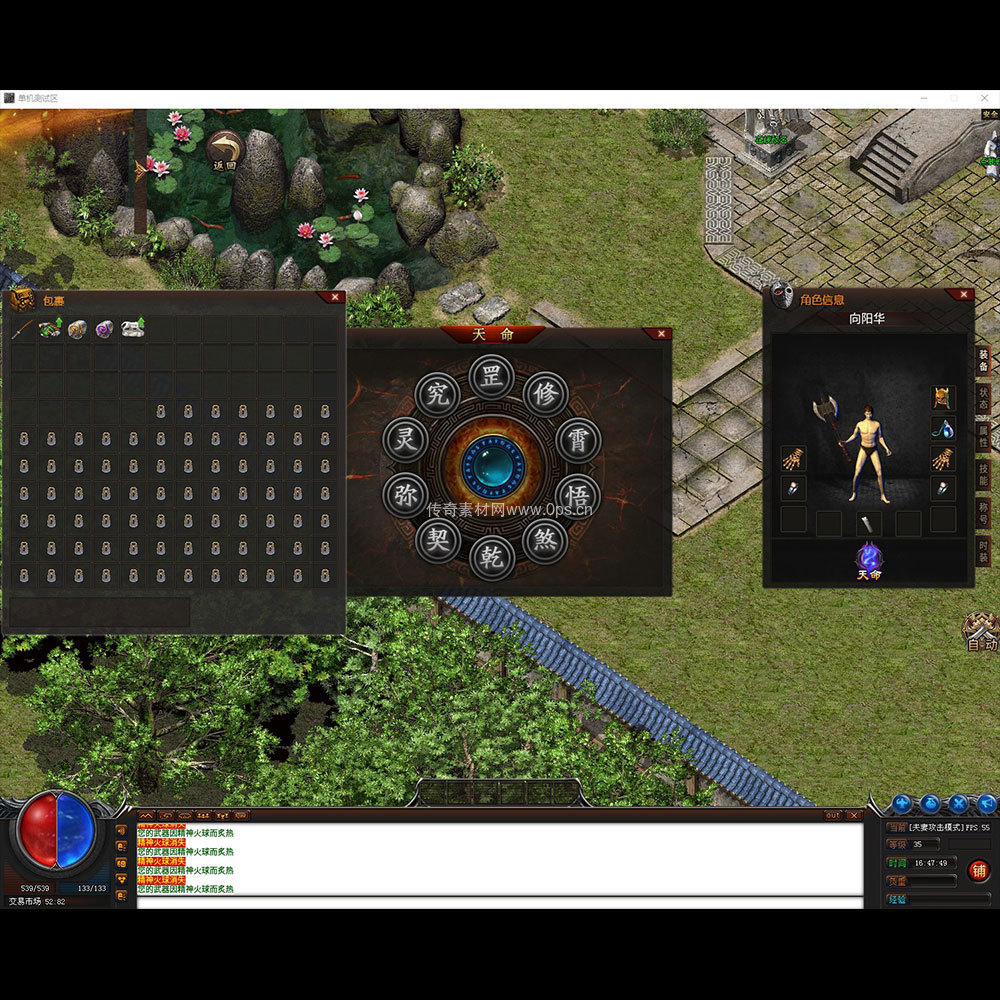Close the 天命 destiny panel

coord(659,334)
